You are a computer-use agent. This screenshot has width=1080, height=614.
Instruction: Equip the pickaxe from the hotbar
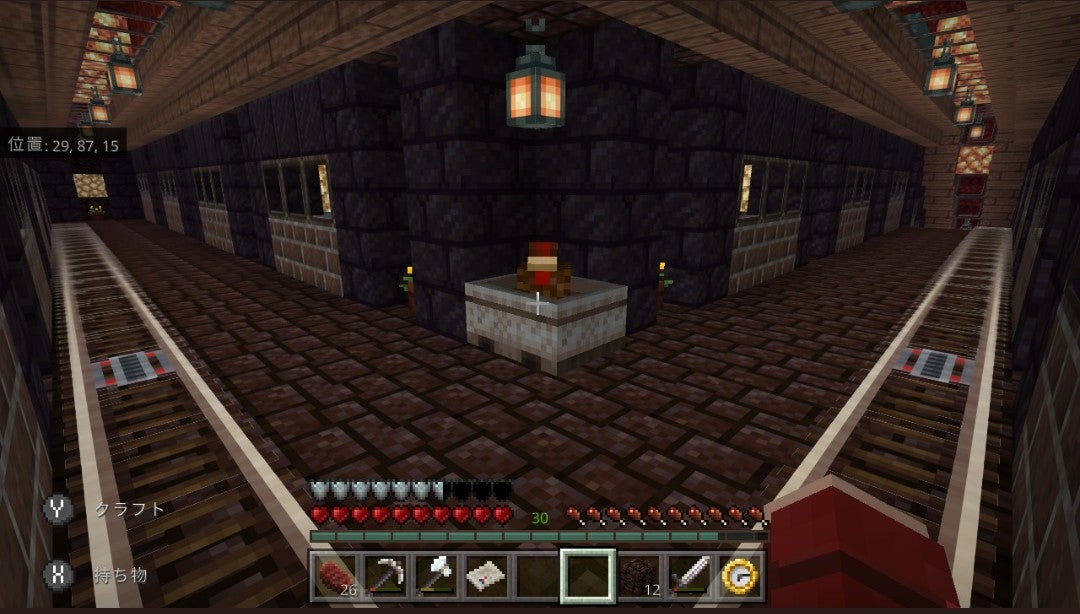(x=385, y=575)
